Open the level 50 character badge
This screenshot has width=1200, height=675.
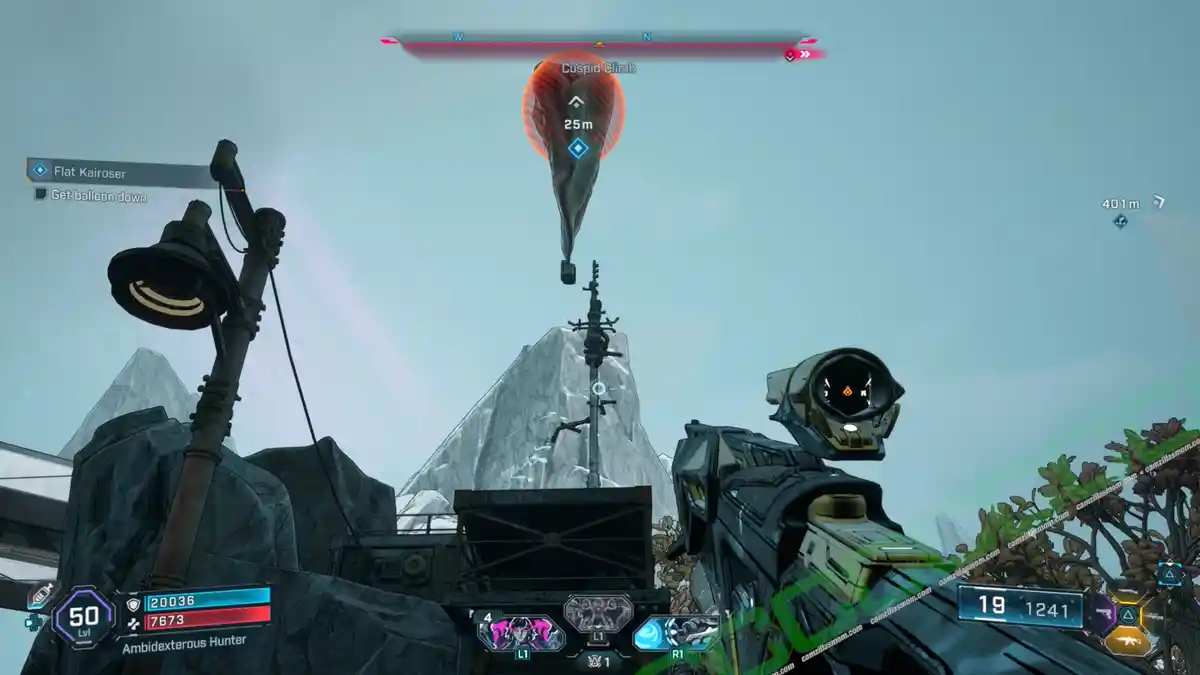[x=84, y=617]
